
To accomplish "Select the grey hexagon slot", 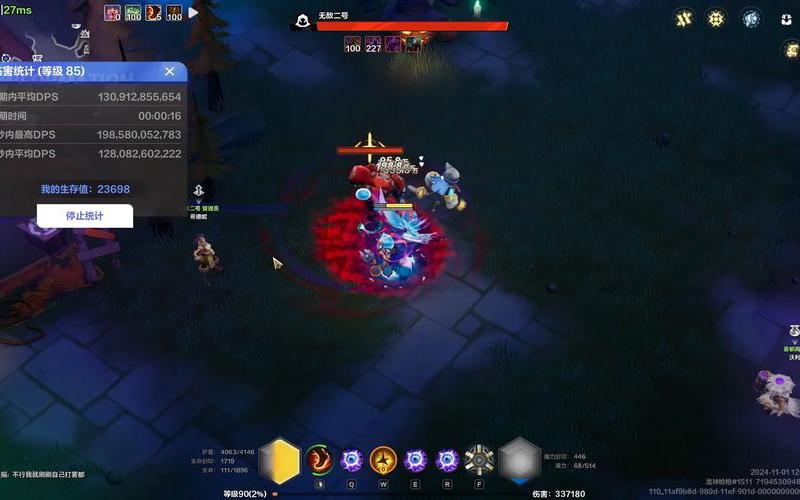I will [x=520, y=460].
